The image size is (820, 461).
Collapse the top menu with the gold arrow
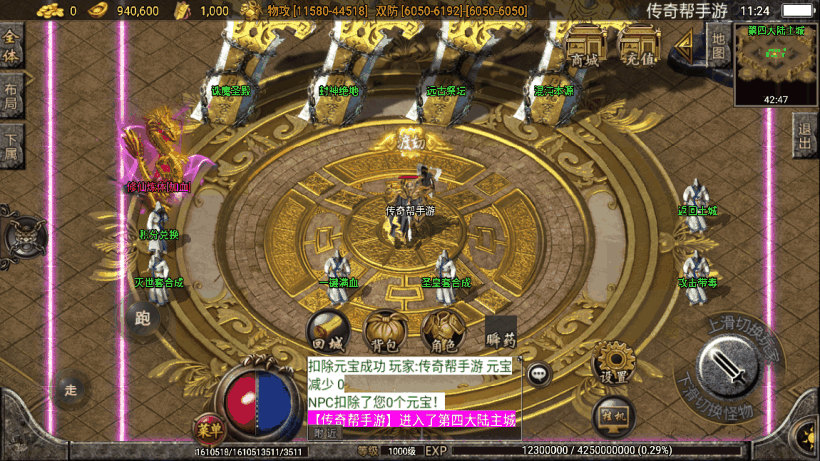686,44
